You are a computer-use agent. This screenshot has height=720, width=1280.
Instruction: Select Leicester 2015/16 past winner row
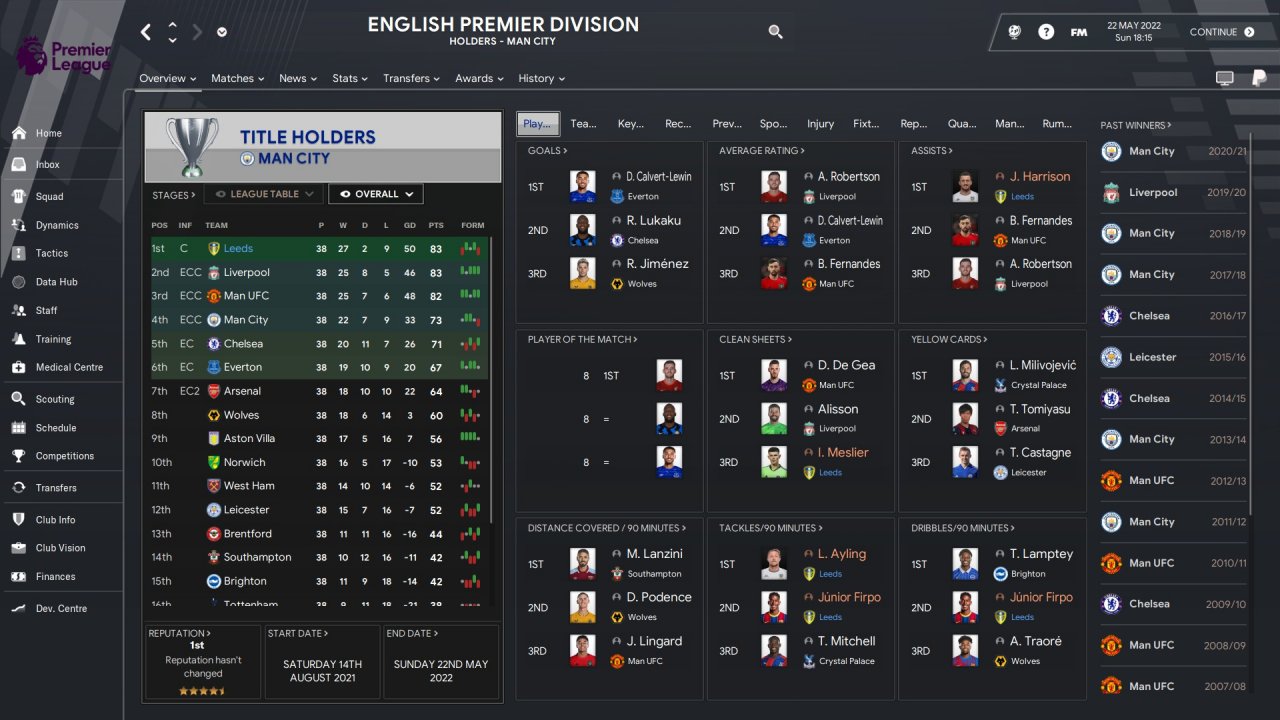[1173, 357]
